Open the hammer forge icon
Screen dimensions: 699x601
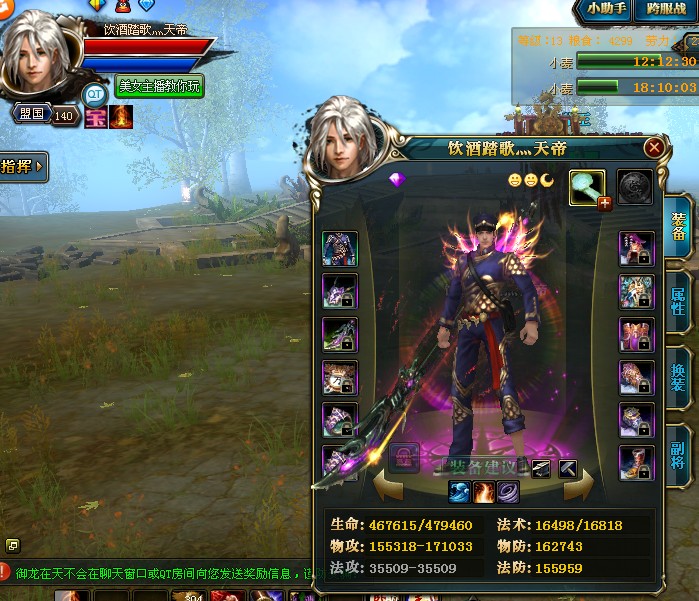coord(567,467)
